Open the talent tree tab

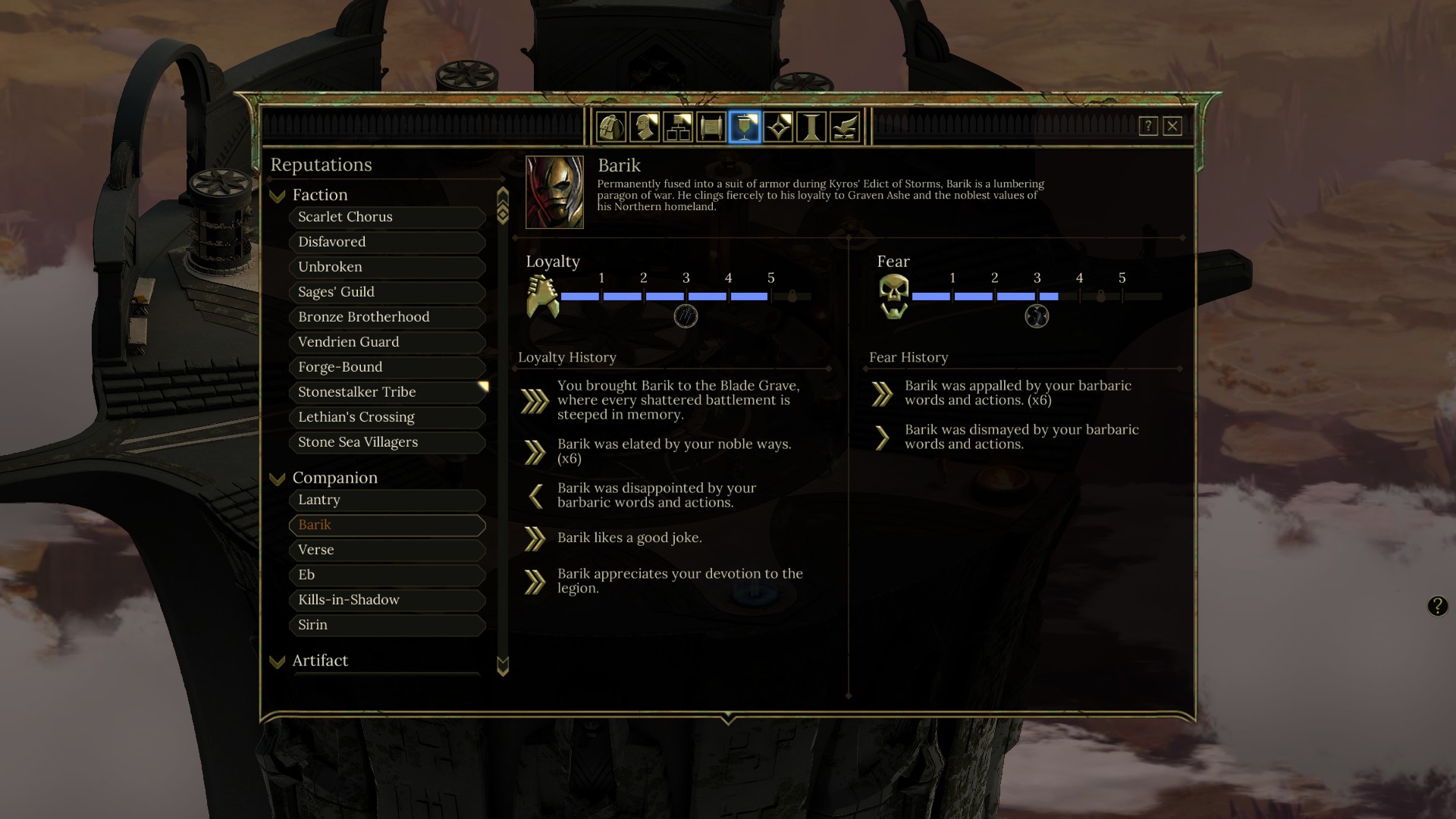click(678, 127)
